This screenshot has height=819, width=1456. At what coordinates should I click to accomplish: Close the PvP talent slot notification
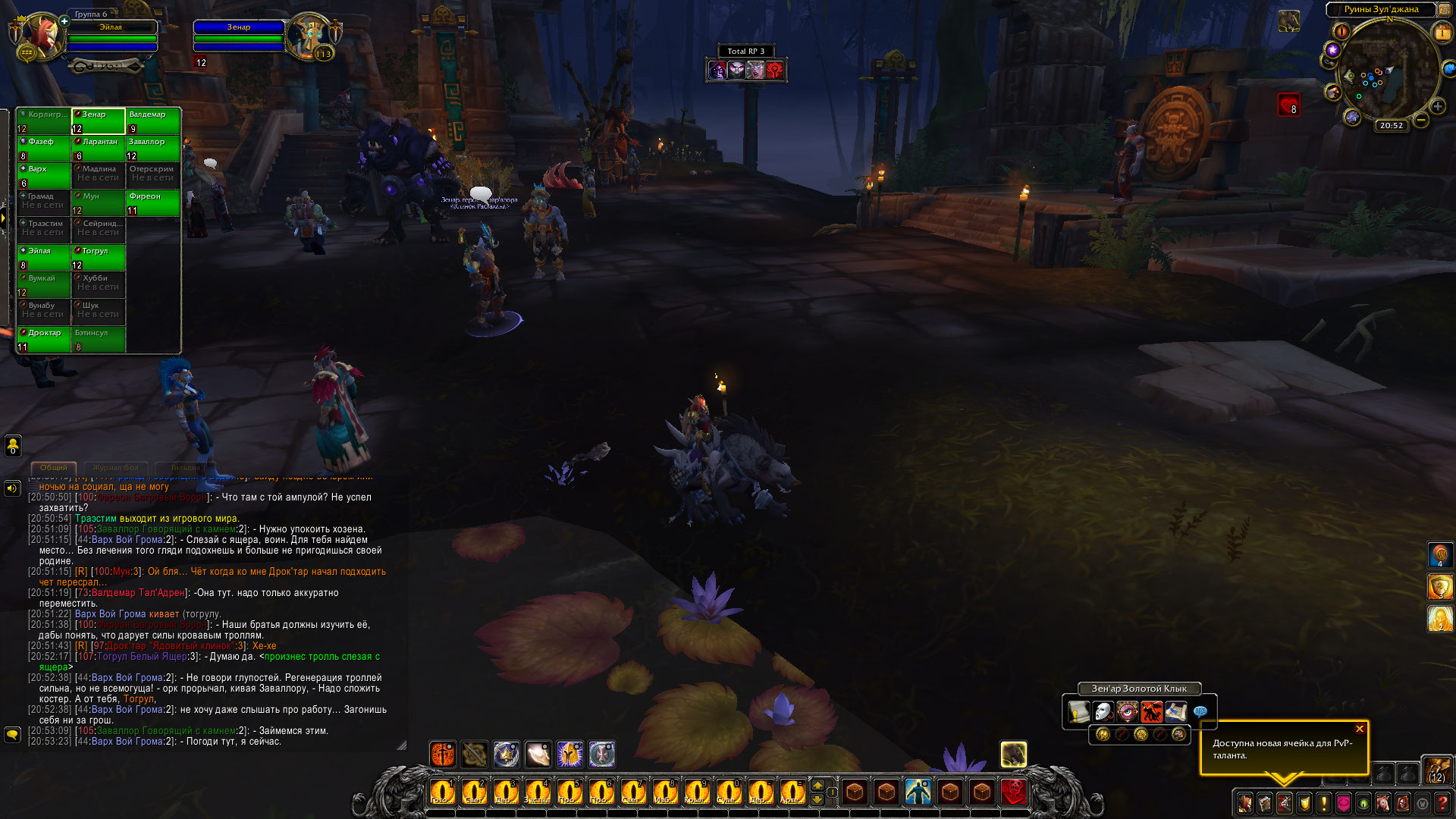1360,729
